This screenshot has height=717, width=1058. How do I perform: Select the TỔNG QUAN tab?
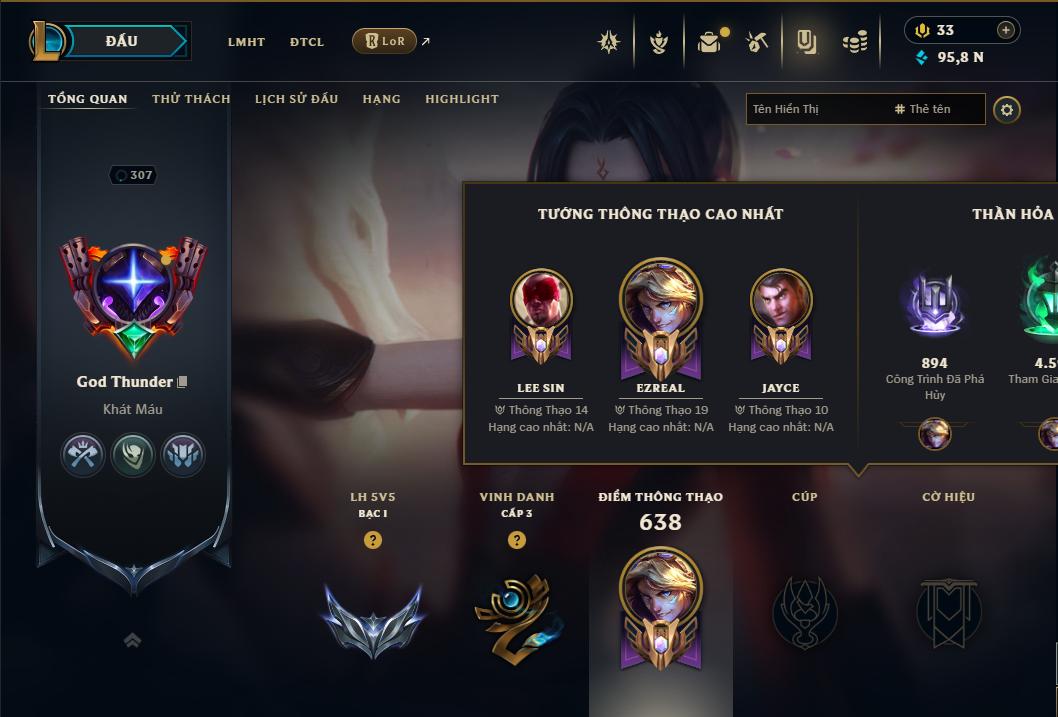click(88, 99)
